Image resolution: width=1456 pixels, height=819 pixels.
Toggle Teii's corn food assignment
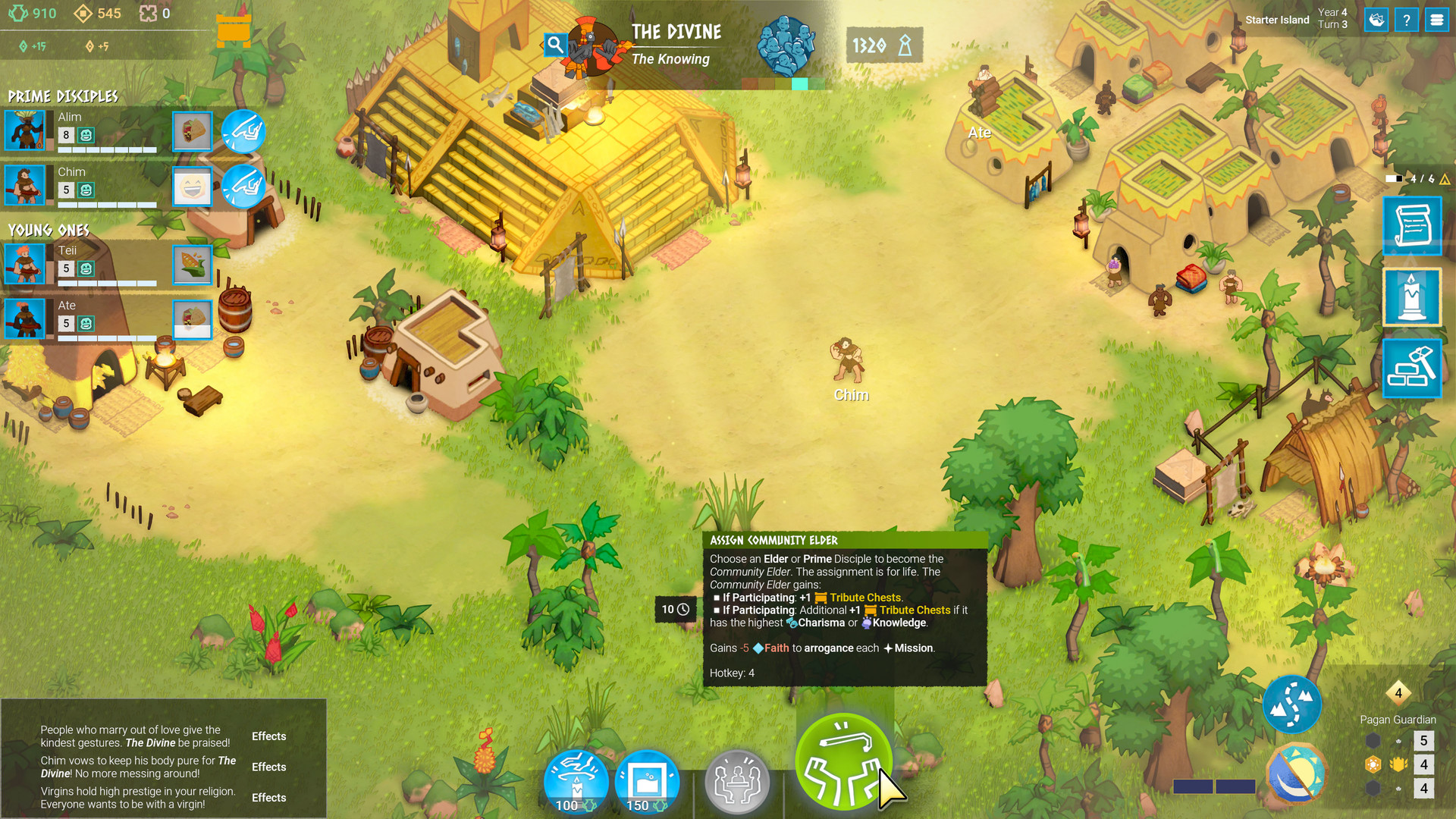pos(192,266)
